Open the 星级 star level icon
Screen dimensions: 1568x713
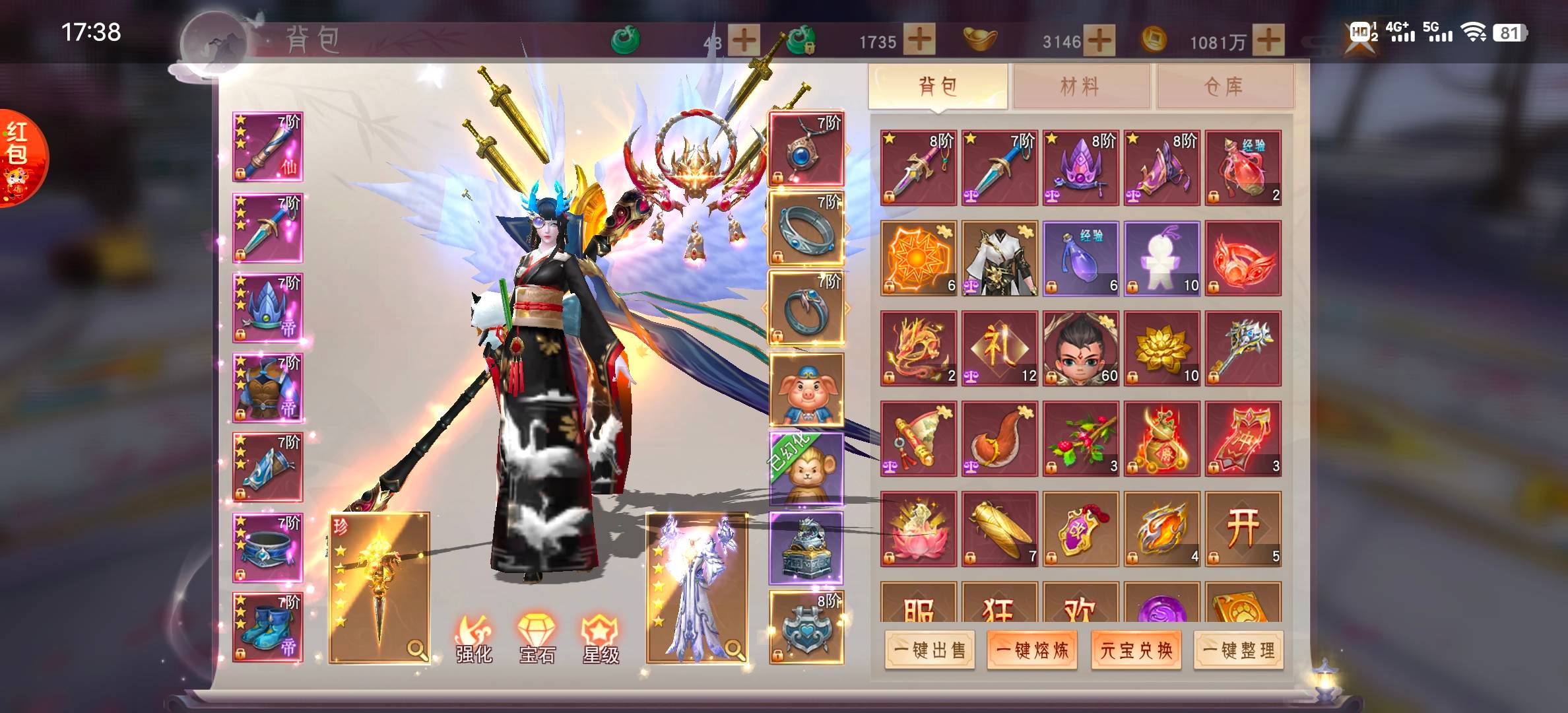point(601,638)
